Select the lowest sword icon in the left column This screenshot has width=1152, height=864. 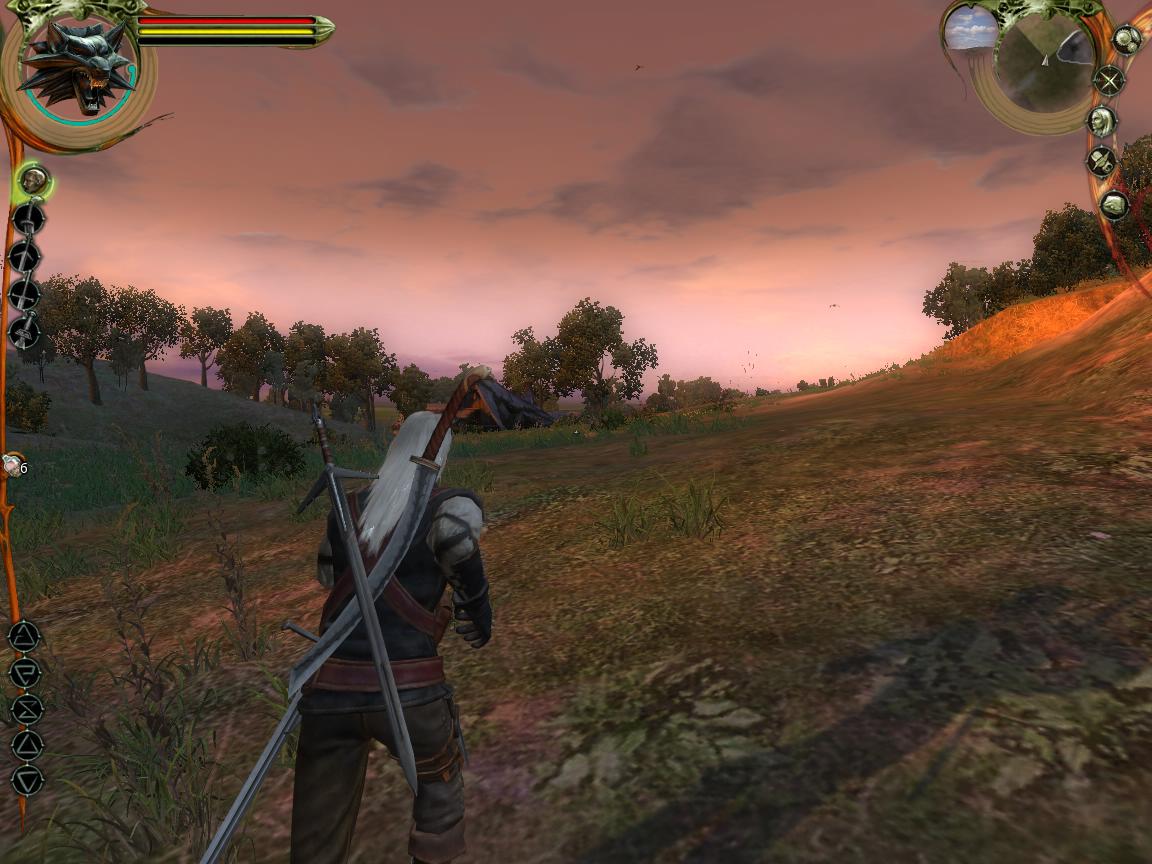coord(26,330)
